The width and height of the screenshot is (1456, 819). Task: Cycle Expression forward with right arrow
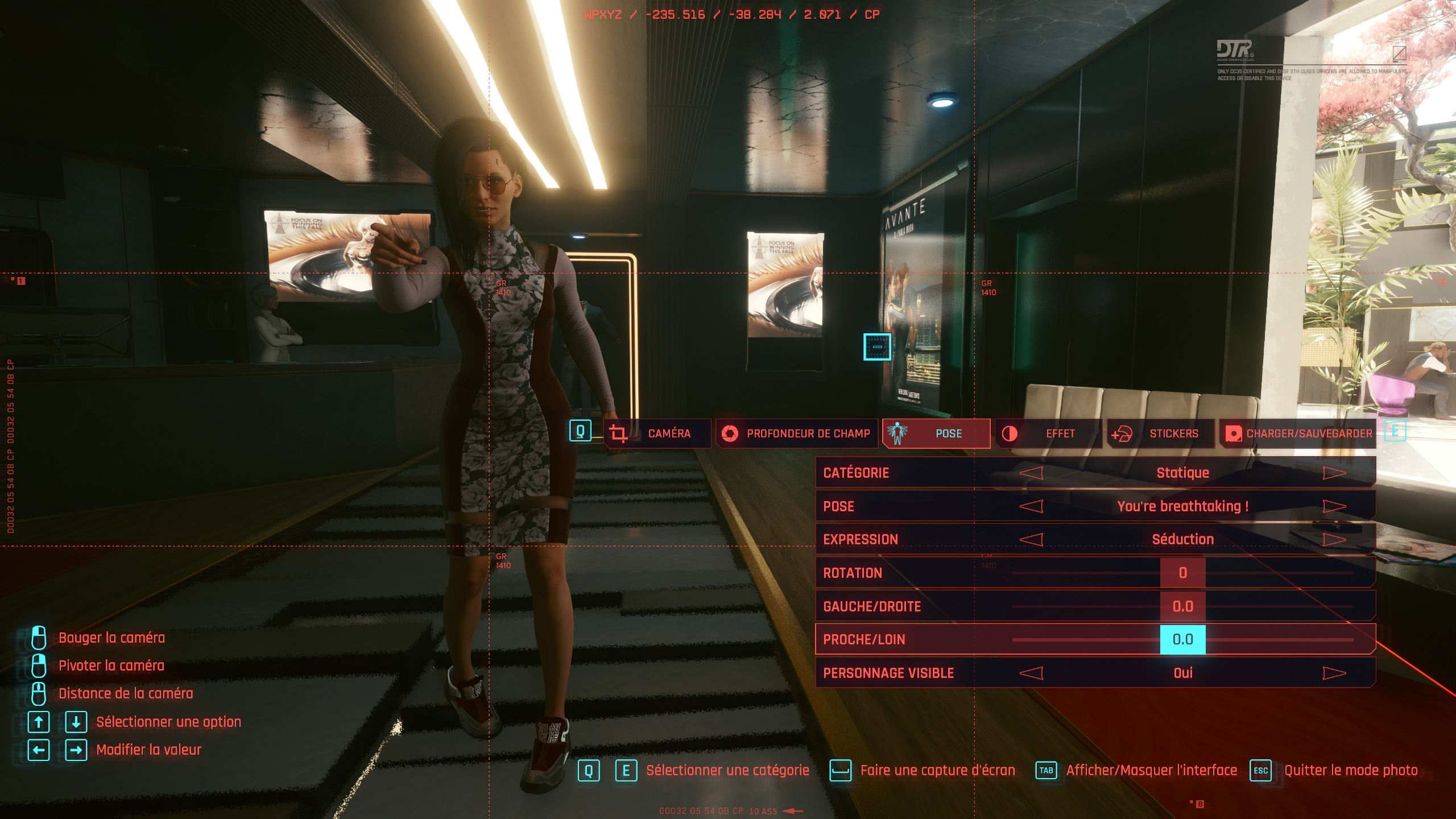pos(1334,539)
